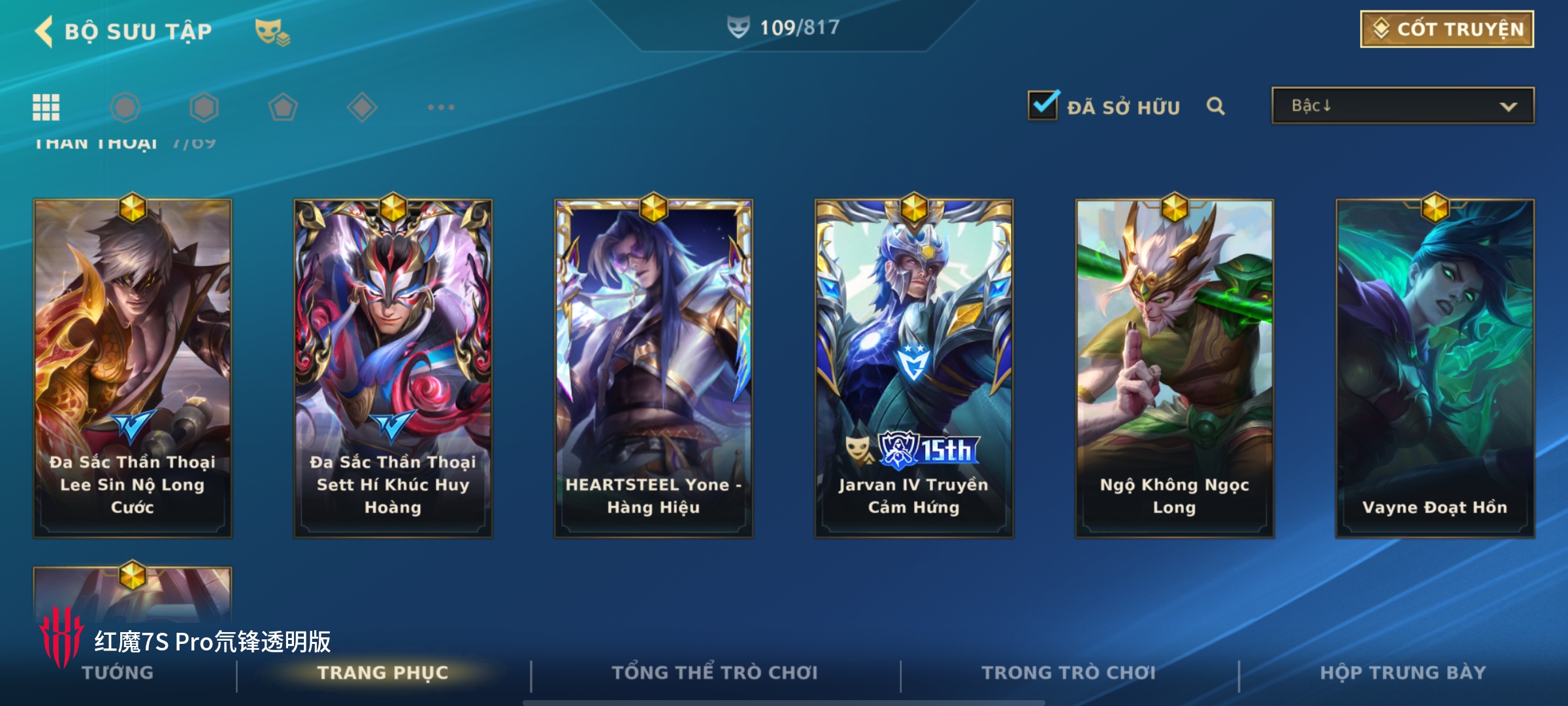Select Sett Hí Khúc Huy Hoàng skin card
1568x706 pixels.
393,368
